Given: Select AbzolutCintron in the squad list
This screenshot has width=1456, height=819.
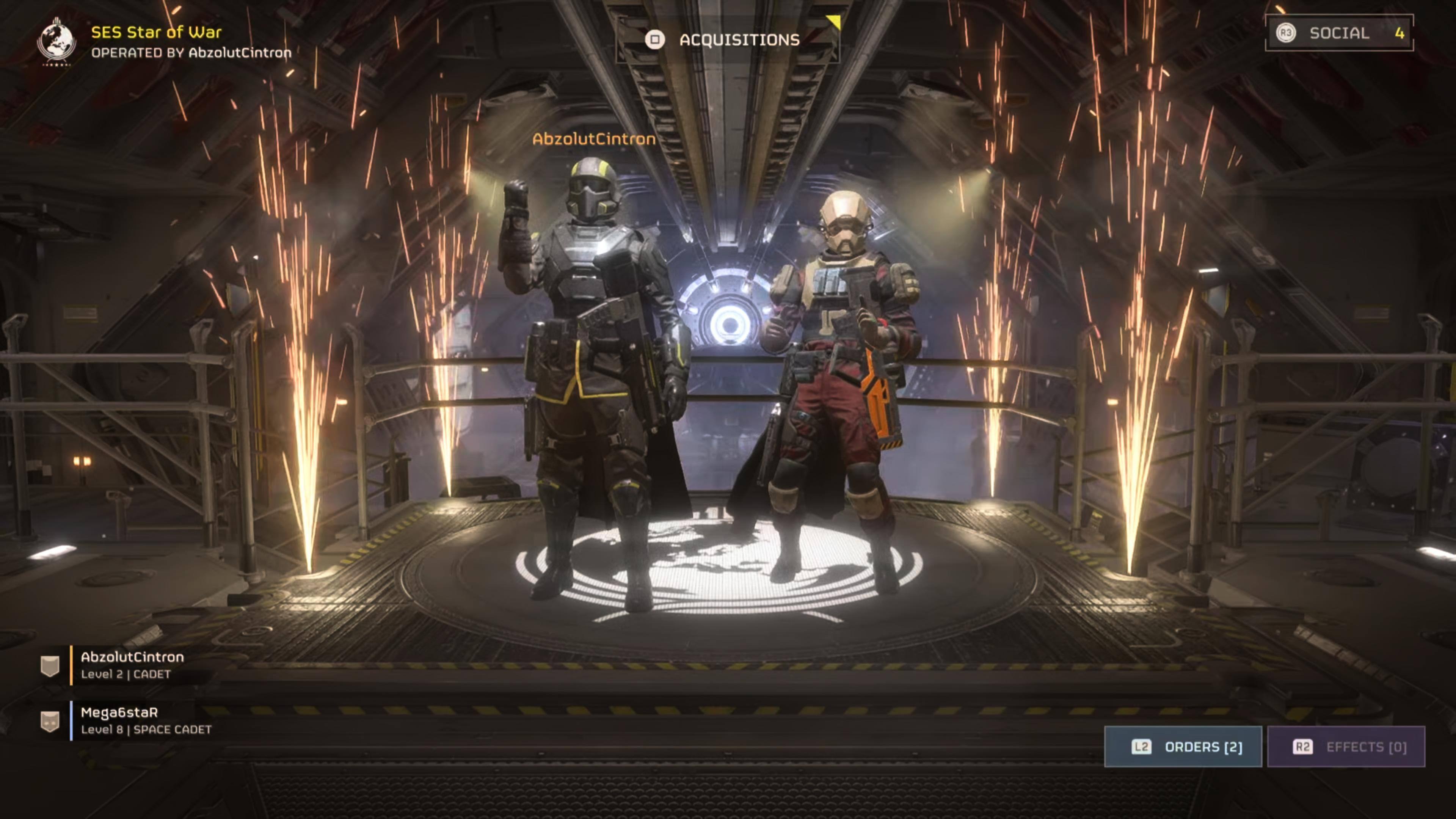Looking at the screenshot, I should click(132, 665).
